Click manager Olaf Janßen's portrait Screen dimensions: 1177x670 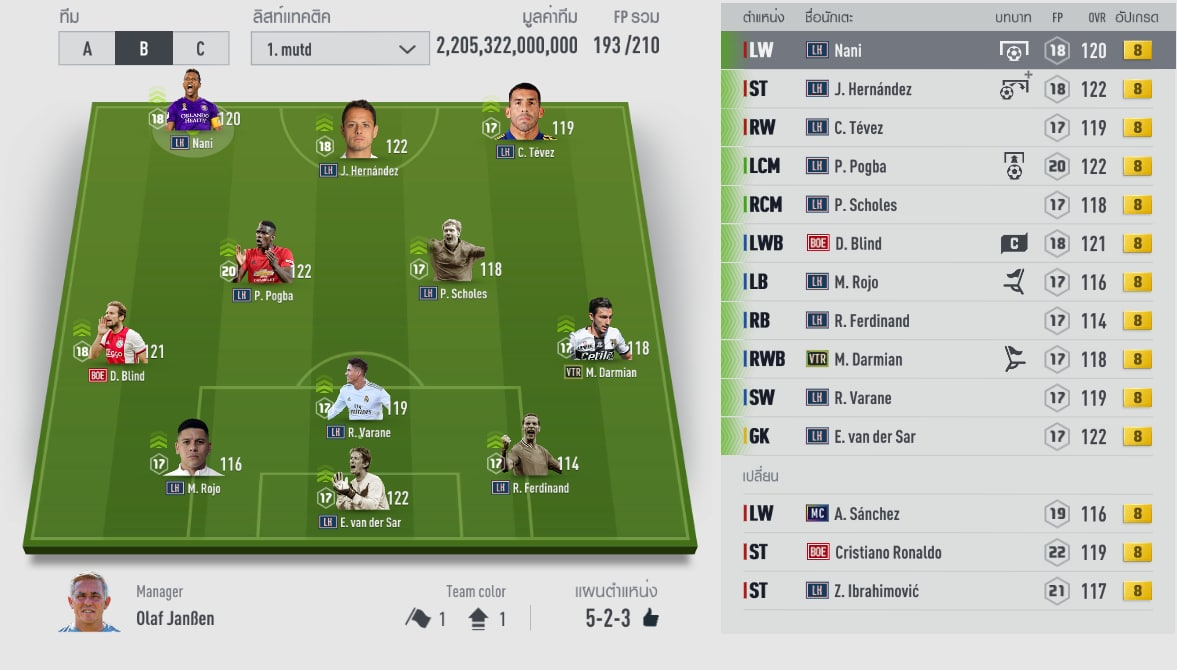(89, 602)
